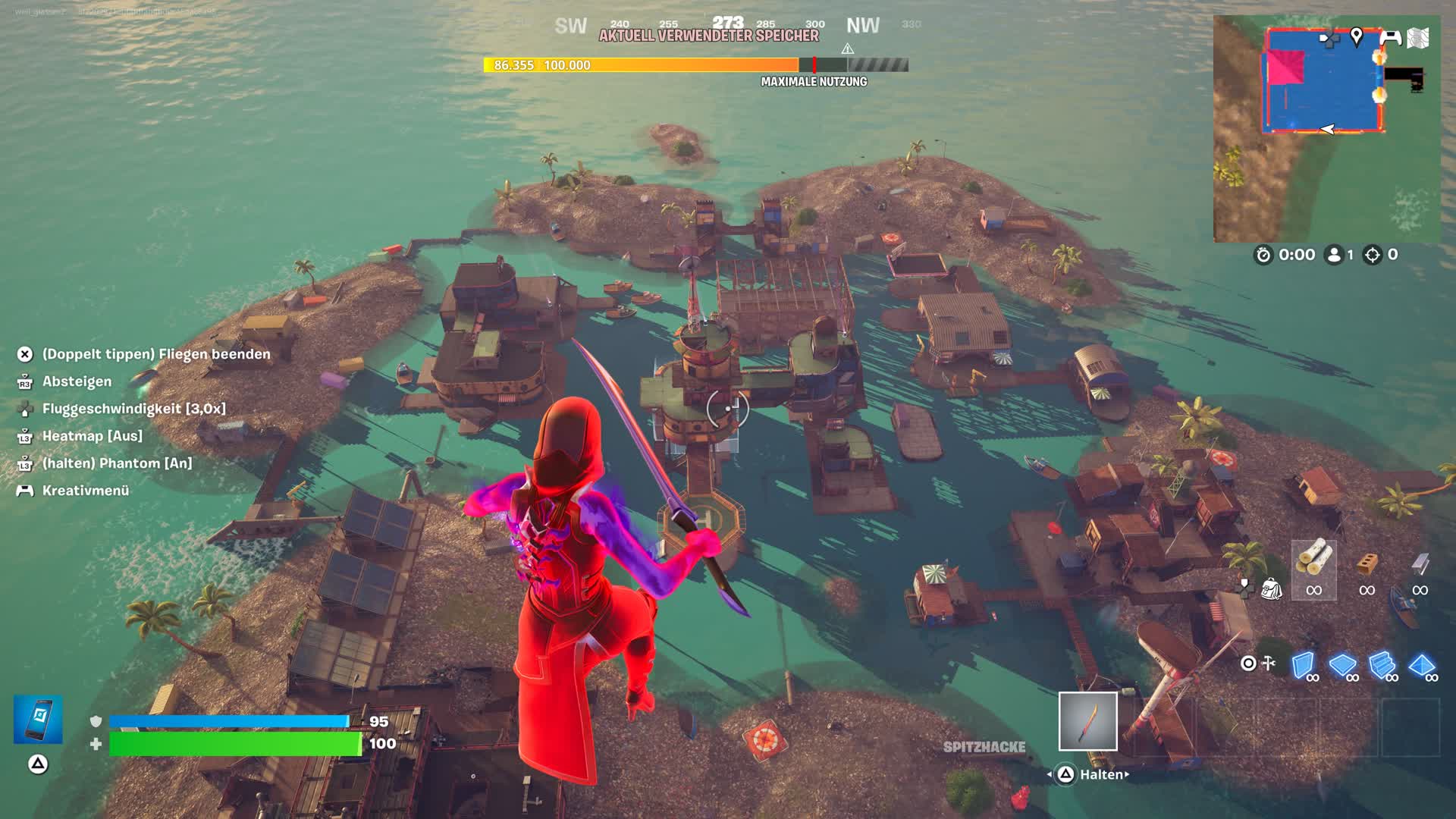Click the storage usage memory bar
The width and height of the screenshot is (1456, 819).
tap(695, 65)
